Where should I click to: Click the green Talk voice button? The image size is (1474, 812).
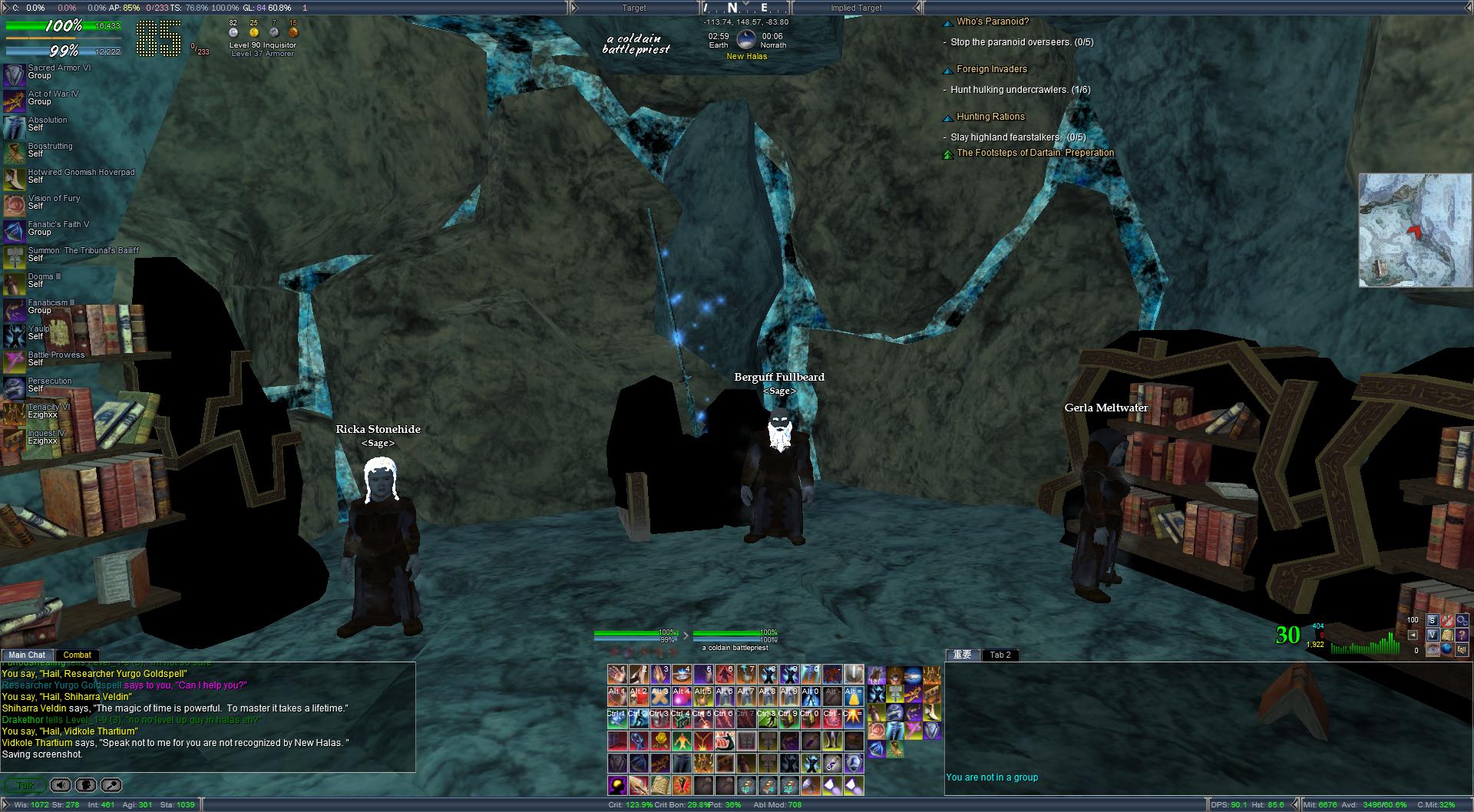pos(25,785)
